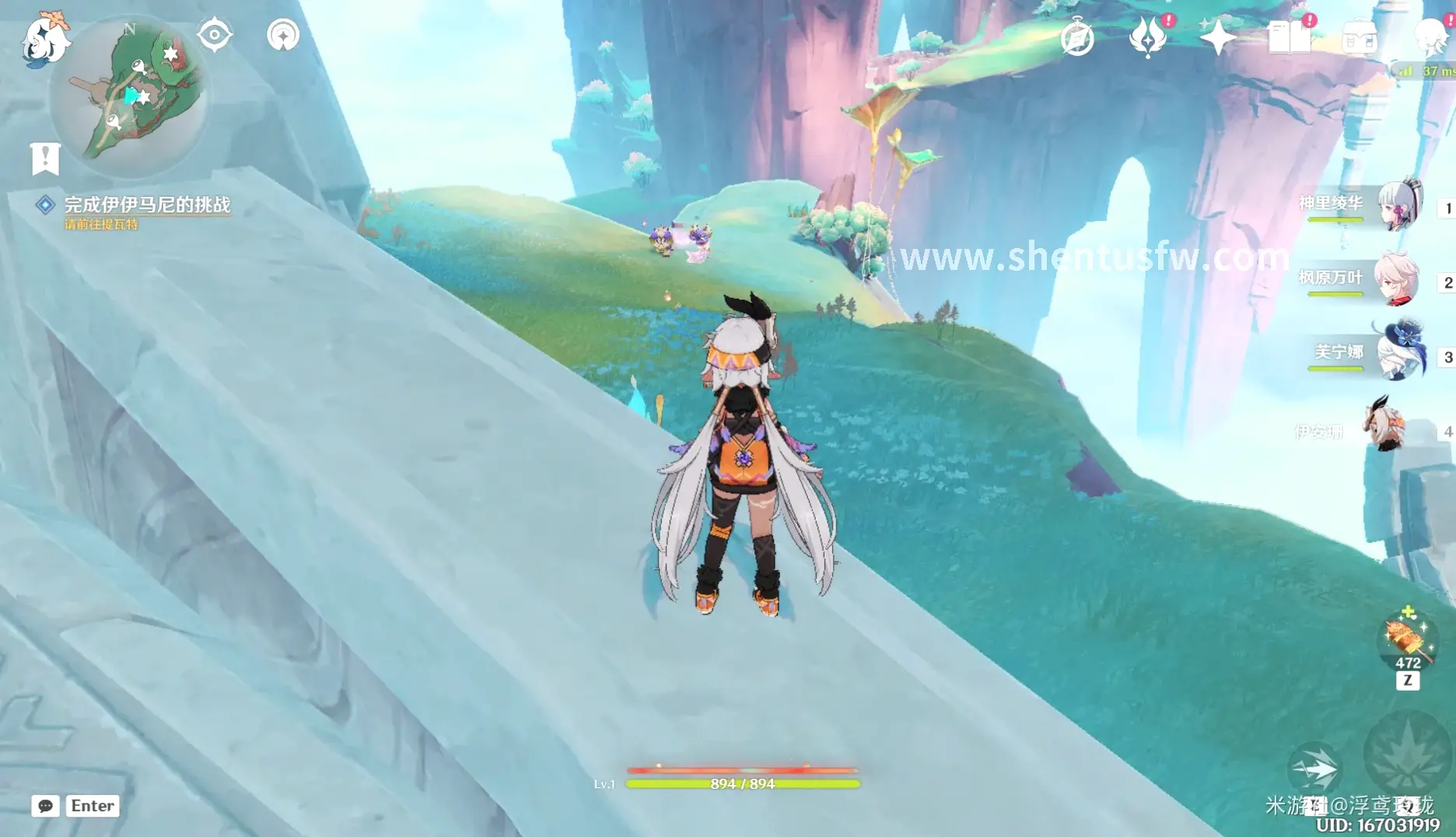Open the adventurer handbook book icon
The width and height of the screenshot is (1456, 837).
[1289, 37]
